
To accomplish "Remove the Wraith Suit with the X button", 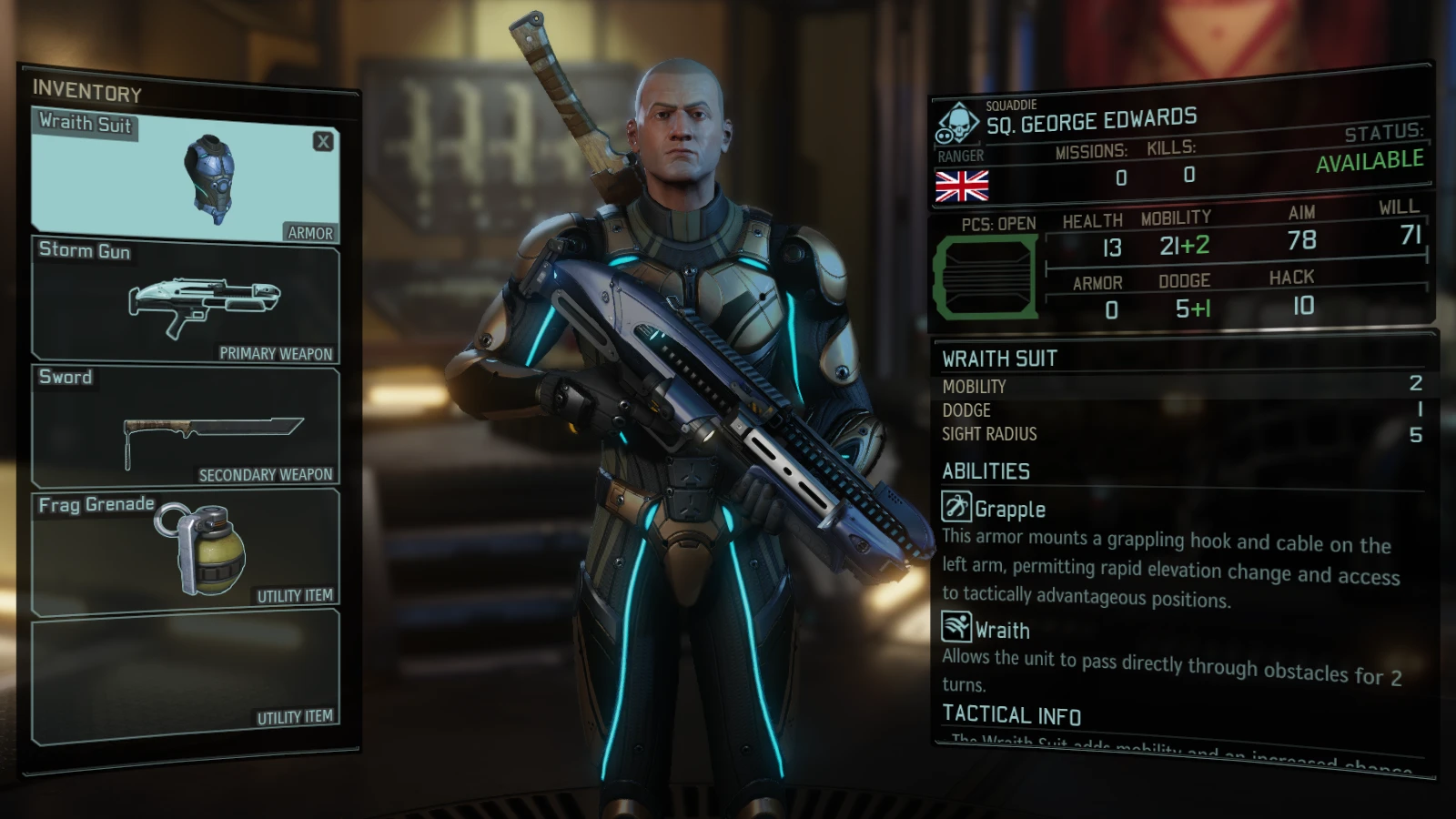I will click(x=323, y=140).
